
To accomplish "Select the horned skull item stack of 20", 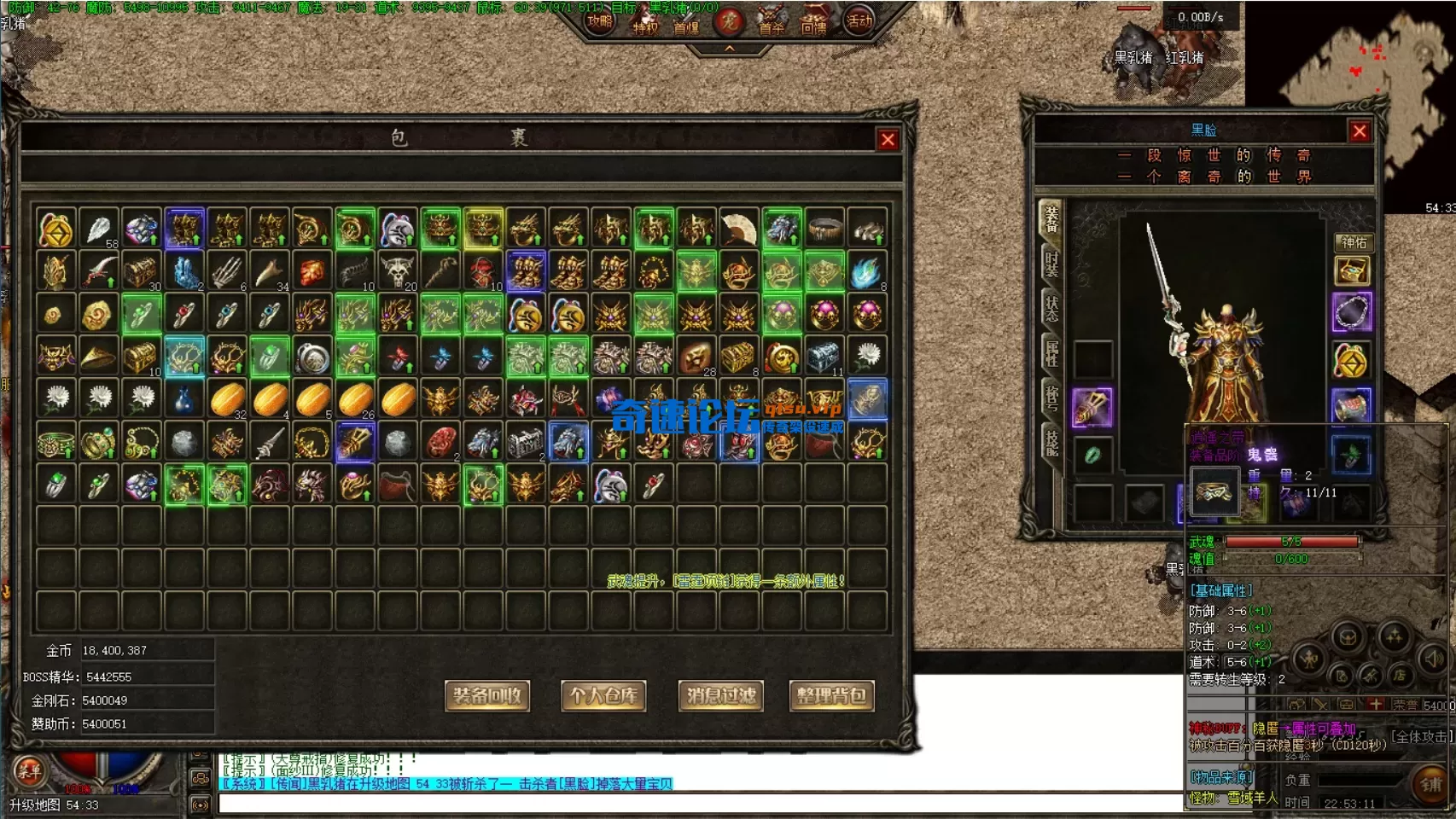I will pyautogui.click(x=398, y=271).
